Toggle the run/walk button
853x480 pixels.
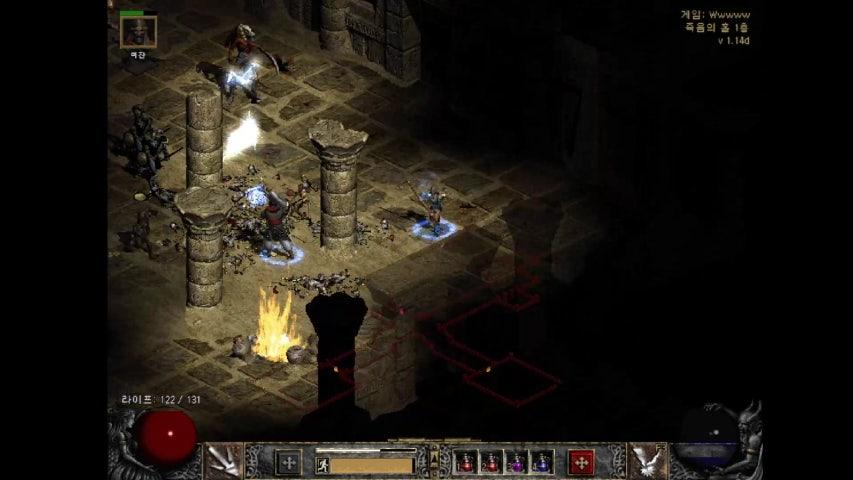coord(323,464)
